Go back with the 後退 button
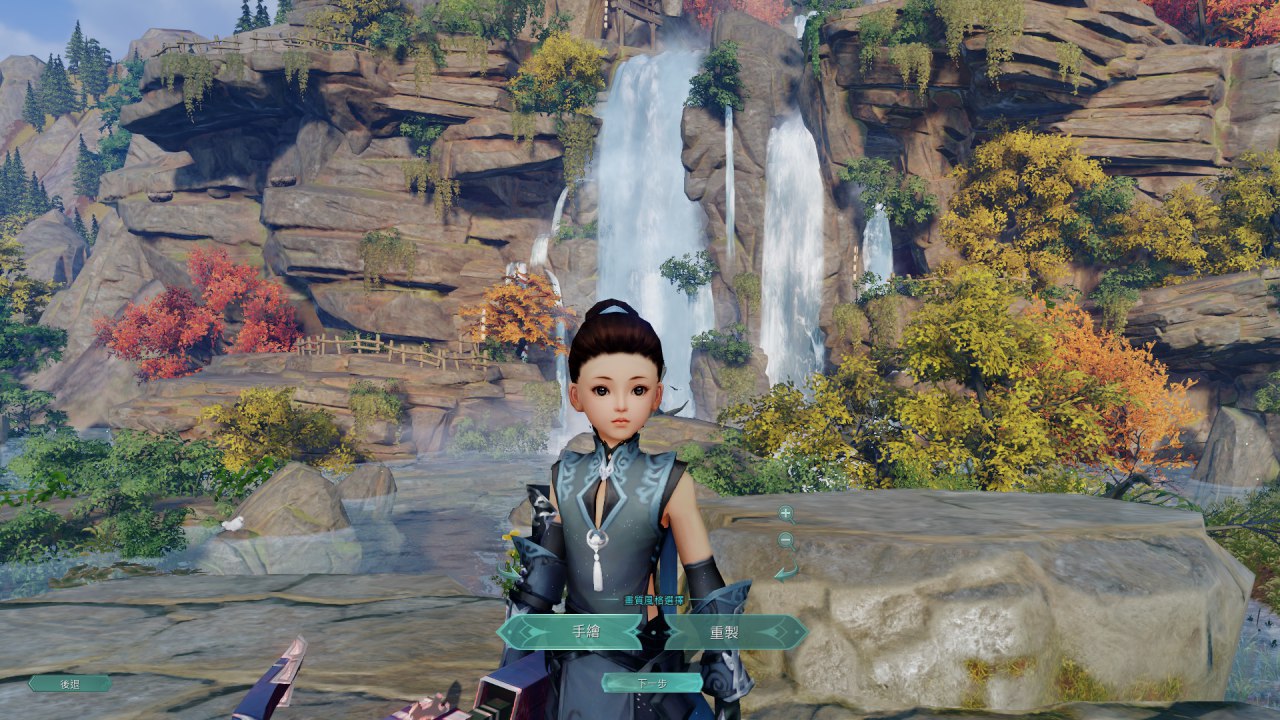The height and width of the screenshot is (720, 1280). [70, 684]
